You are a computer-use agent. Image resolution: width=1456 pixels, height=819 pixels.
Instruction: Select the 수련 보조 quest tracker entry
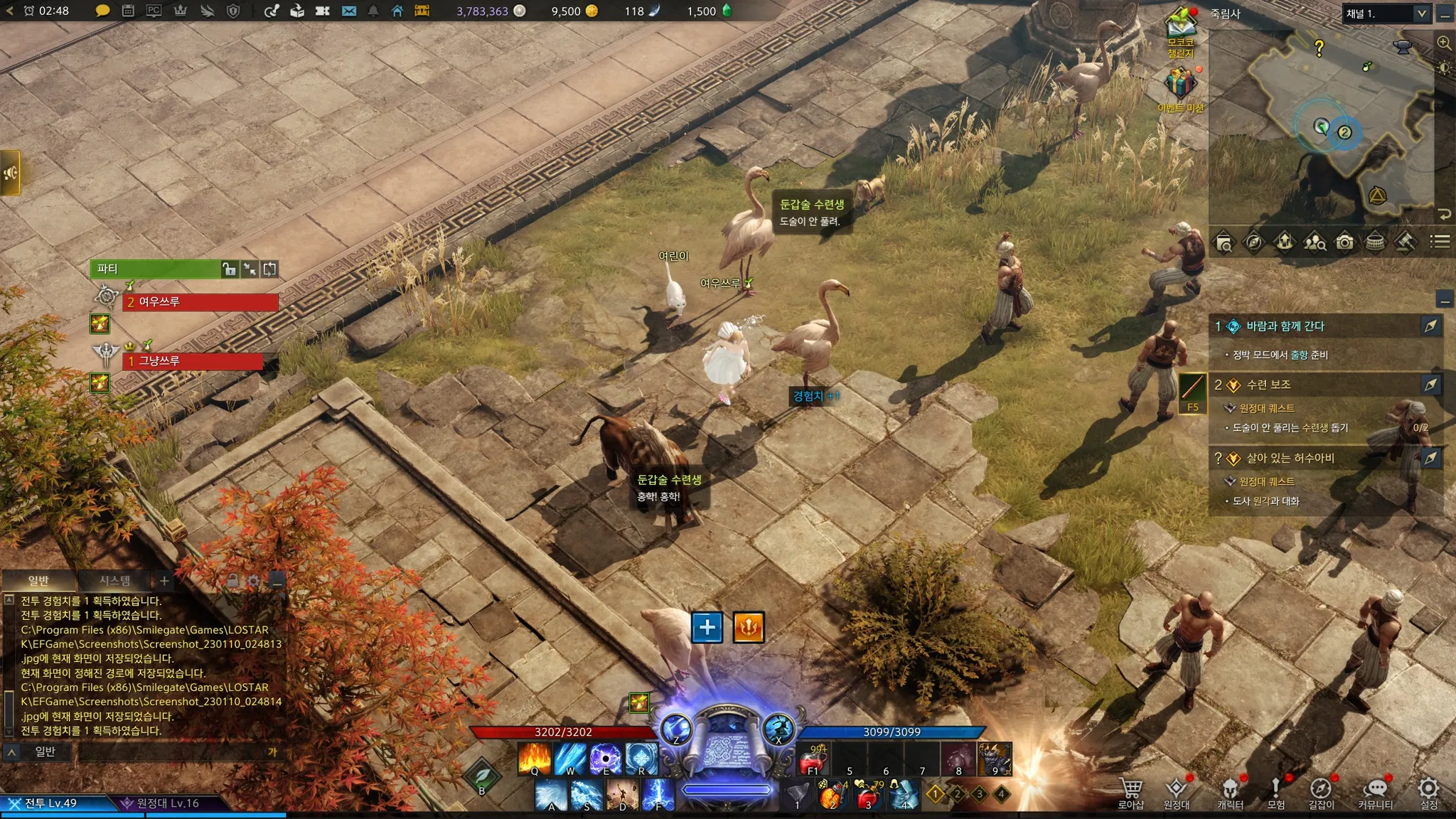click(x=1269, y=385)
